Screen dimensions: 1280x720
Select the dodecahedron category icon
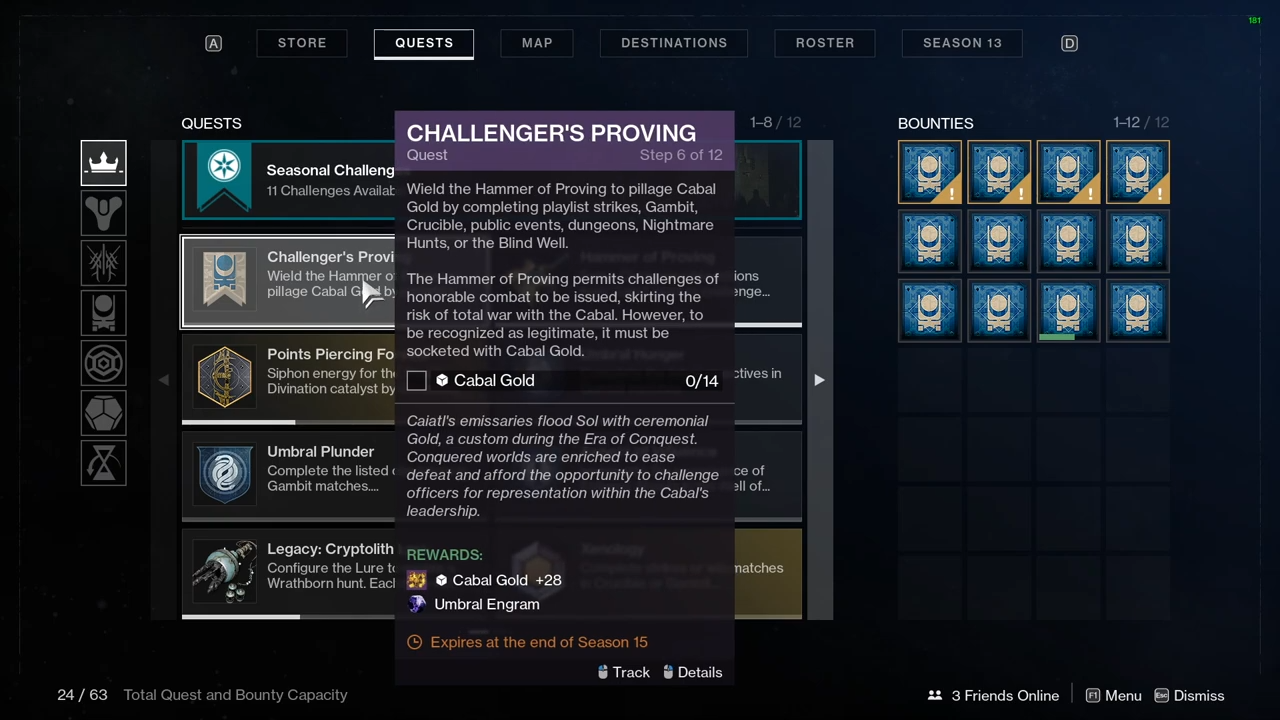pyautogui.click(x=104, y=414)
